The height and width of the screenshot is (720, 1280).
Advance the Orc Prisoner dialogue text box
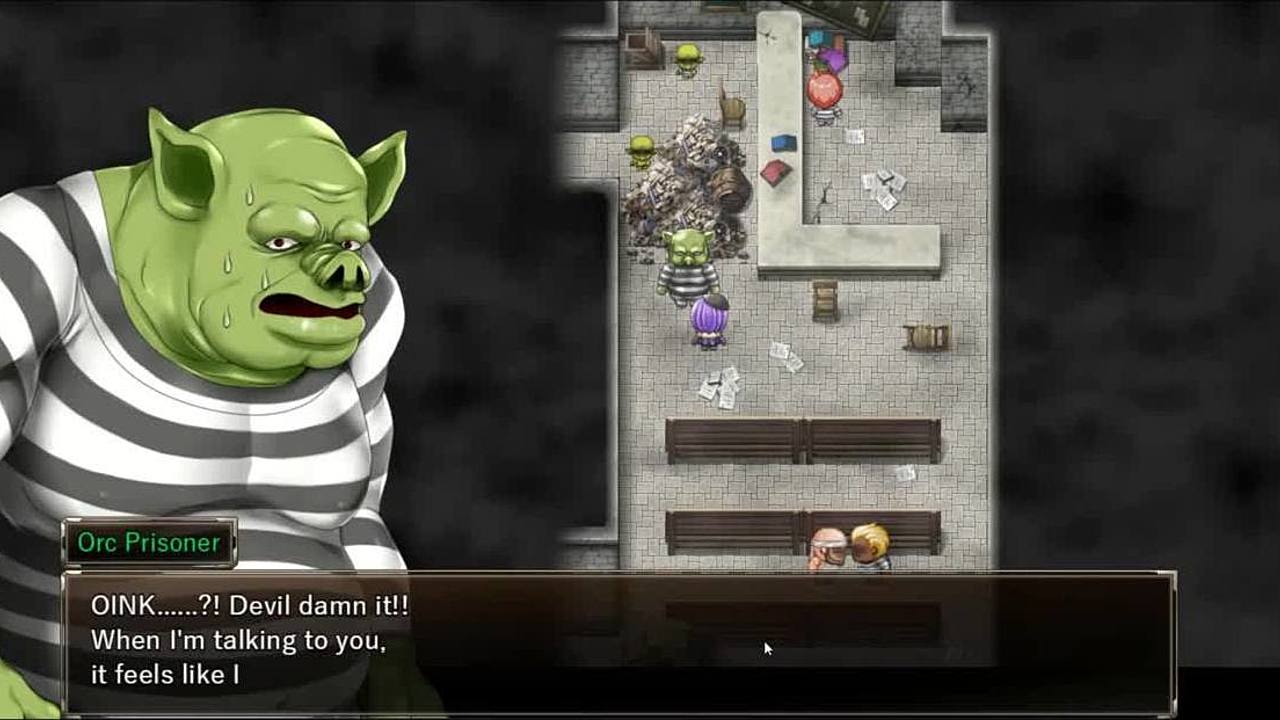618,642
